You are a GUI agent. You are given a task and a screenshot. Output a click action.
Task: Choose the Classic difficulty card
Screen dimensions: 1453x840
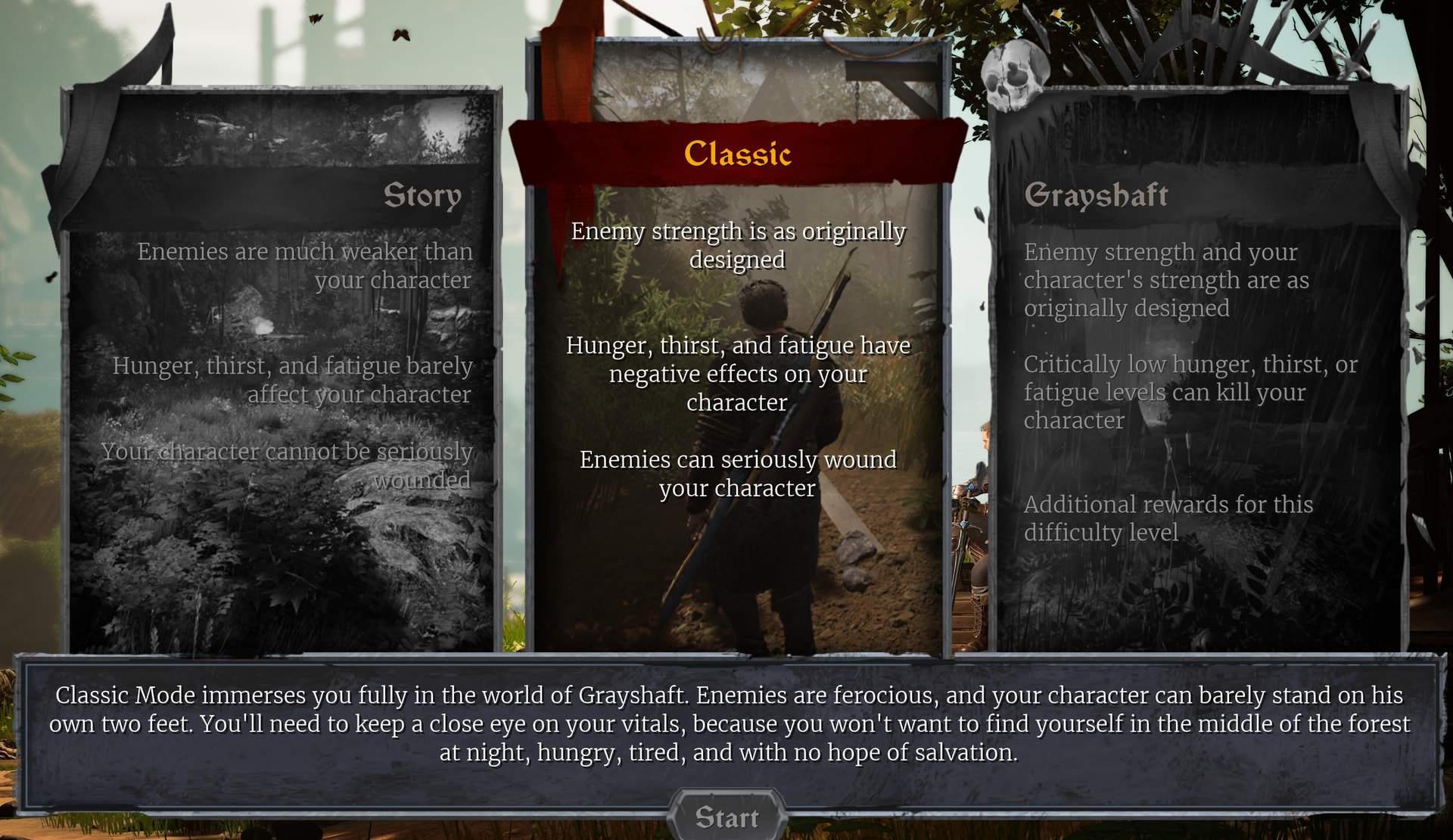[x=738, y=356]
